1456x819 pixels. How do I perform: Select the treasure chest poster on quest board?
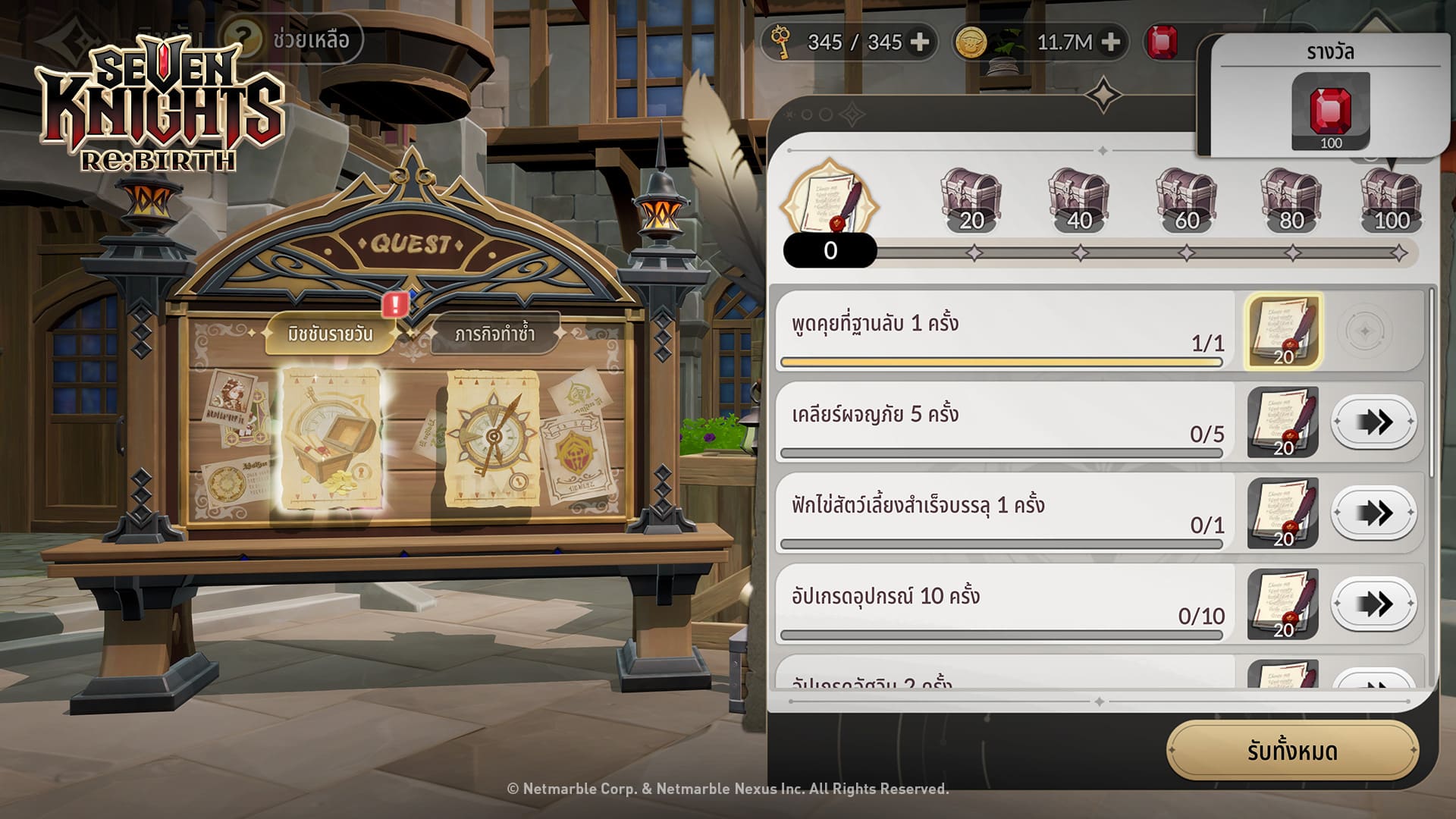point(330,438)
